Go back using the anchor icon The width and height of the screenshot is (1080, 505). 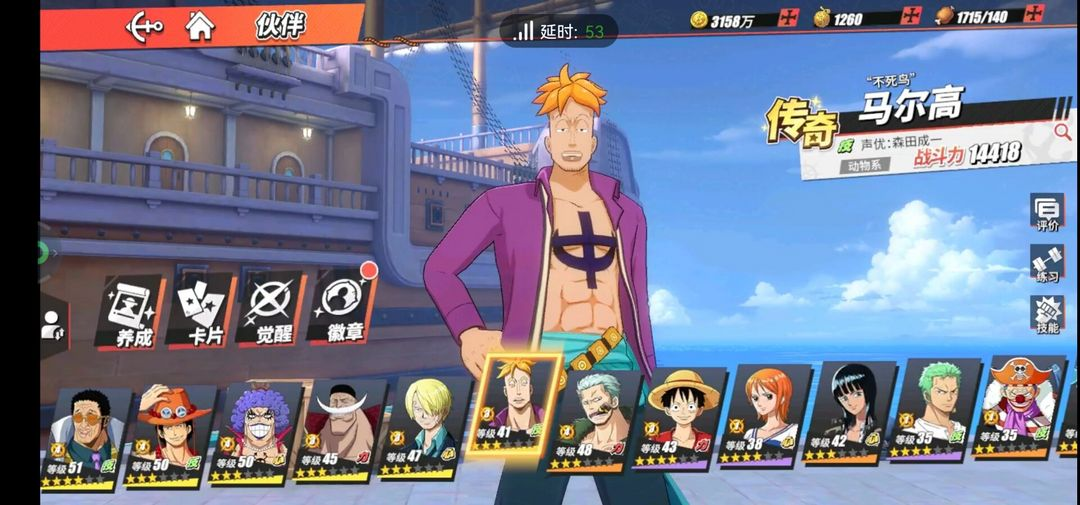tap(145, 26)
